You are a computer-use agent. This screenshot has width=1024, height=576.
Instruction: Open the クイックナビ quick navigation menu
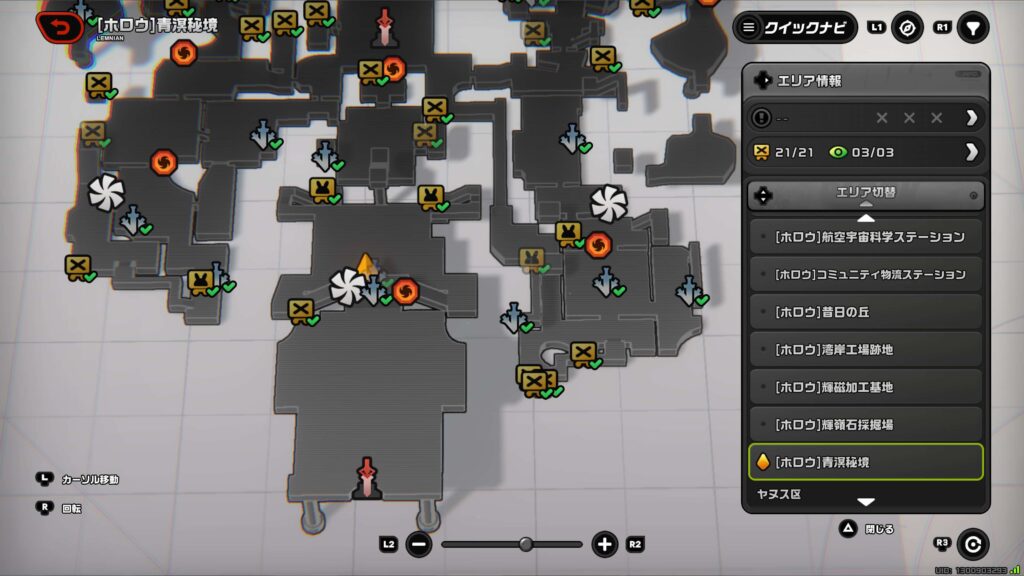(x=796, y=27)
